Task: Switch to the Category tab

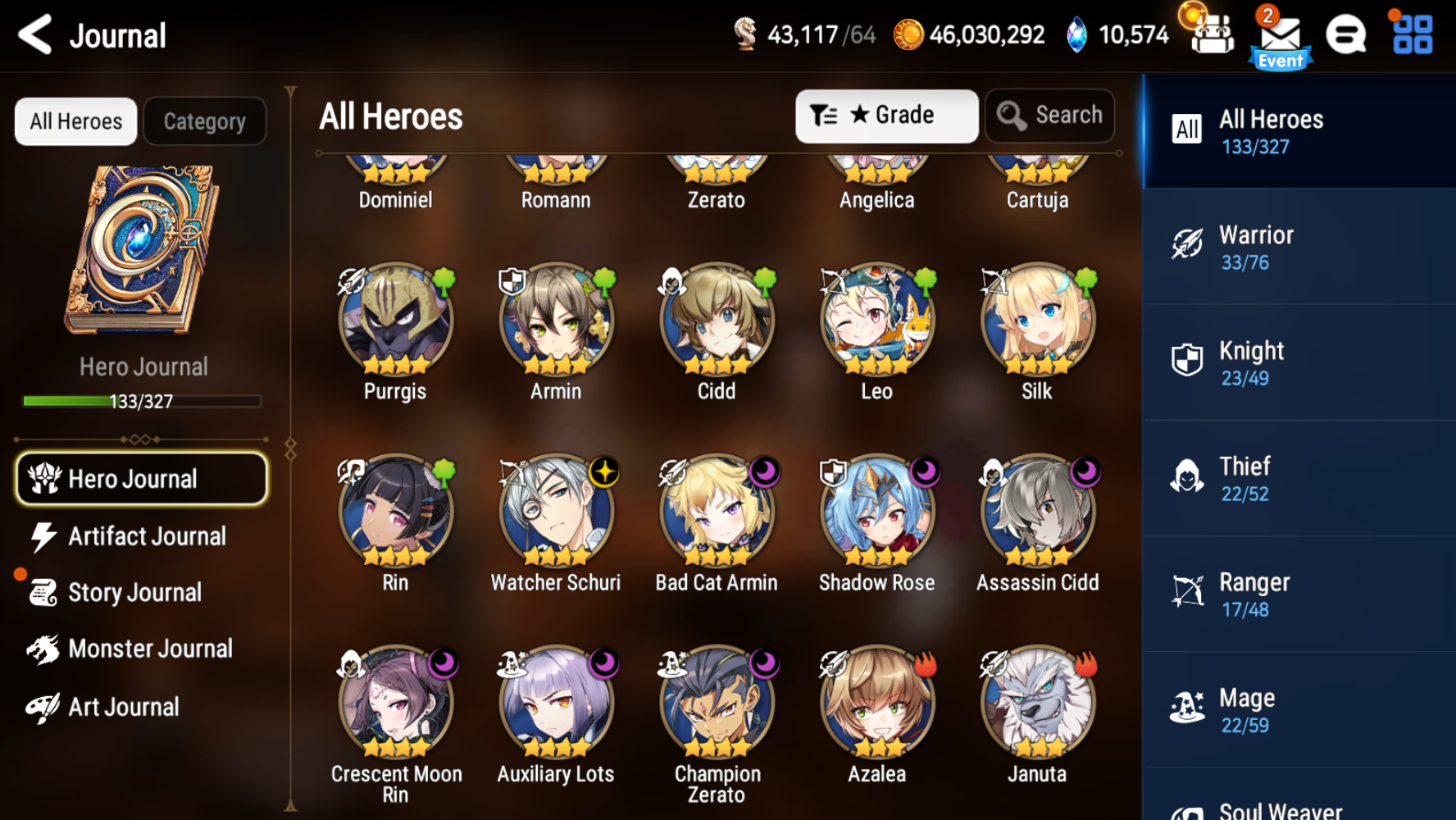Action: pyautogui.click(x=204, y=121)
